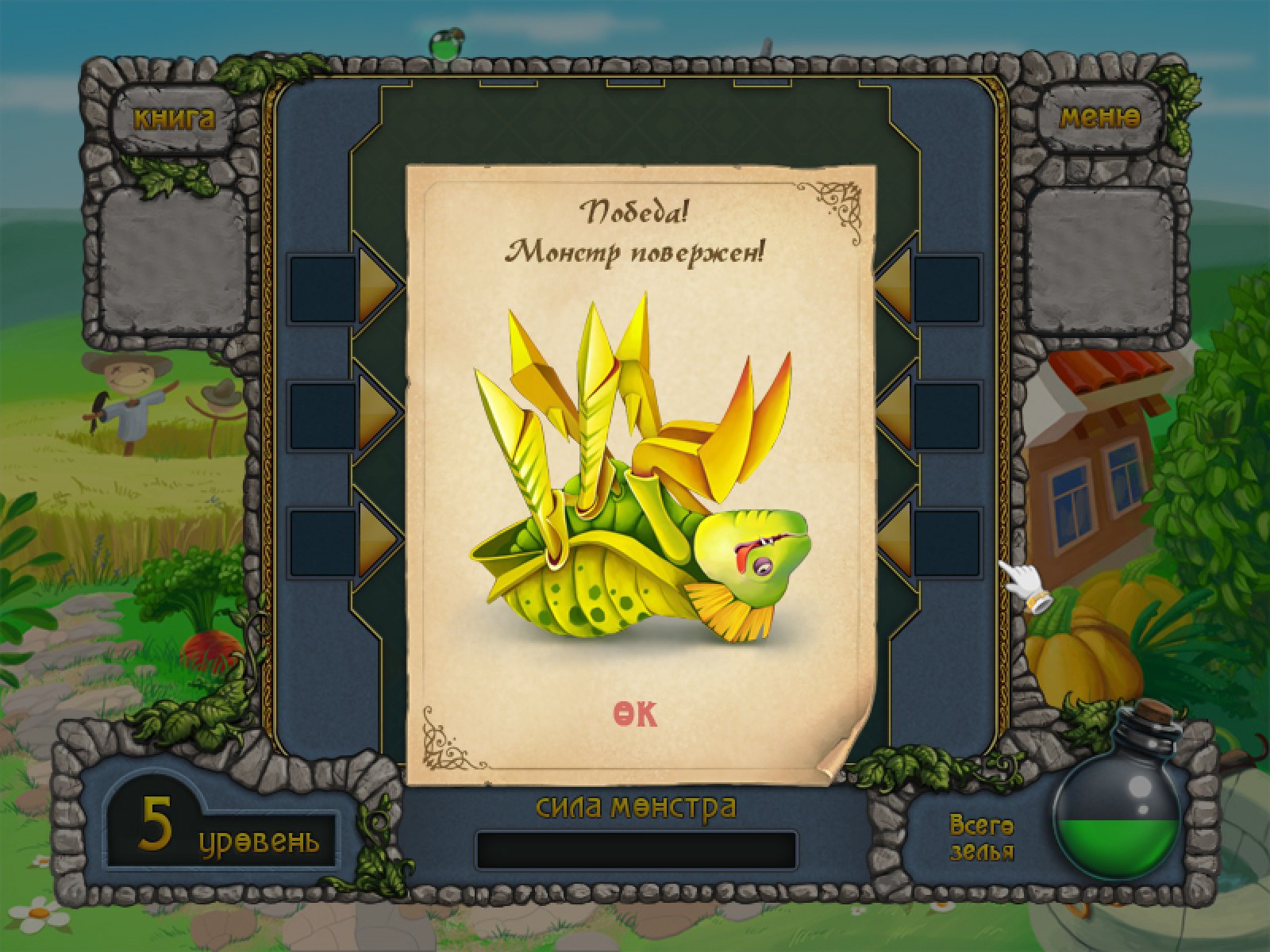Viewport: 1270px width, 952px height.
Task: Confirm the victory with OK
Action: point(635,714)
